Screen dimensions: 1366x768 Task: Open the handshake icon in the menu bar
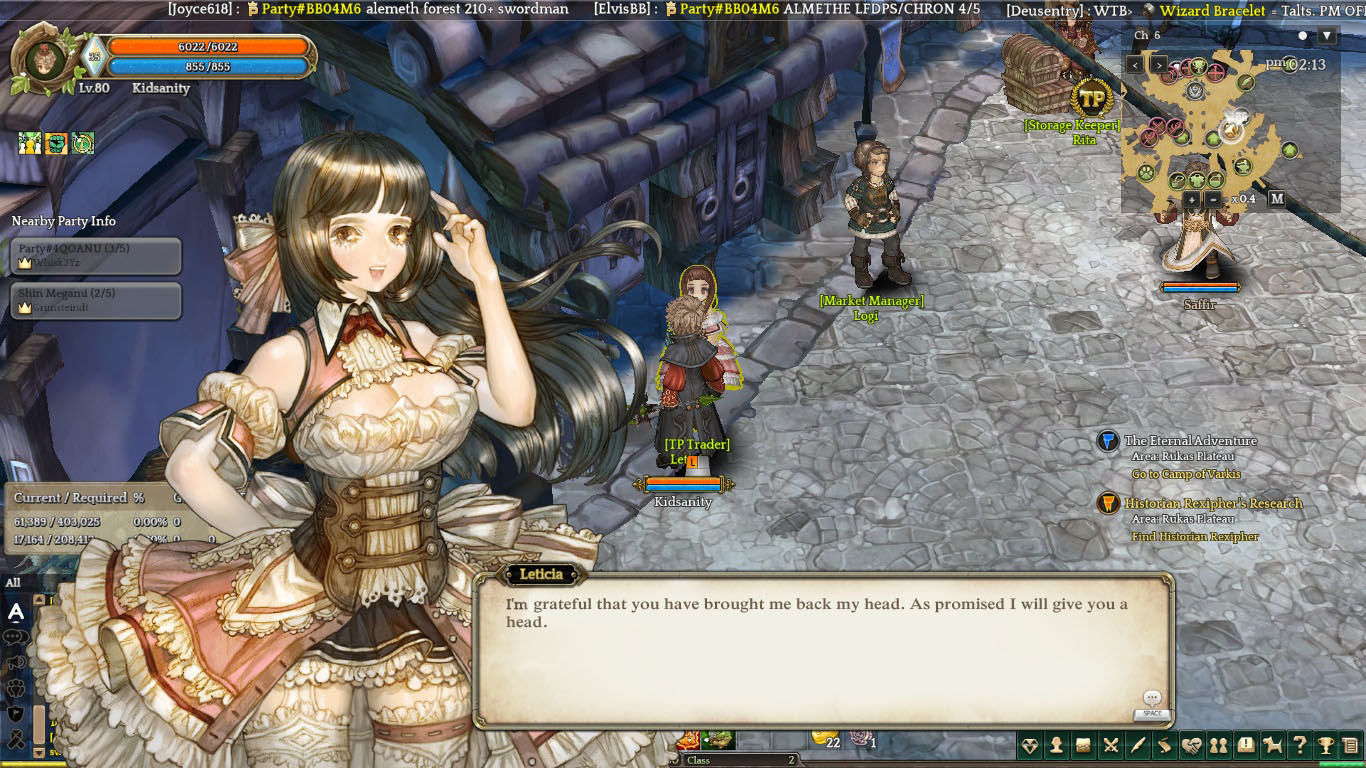pyautogui.click(x=1191, y=745)
